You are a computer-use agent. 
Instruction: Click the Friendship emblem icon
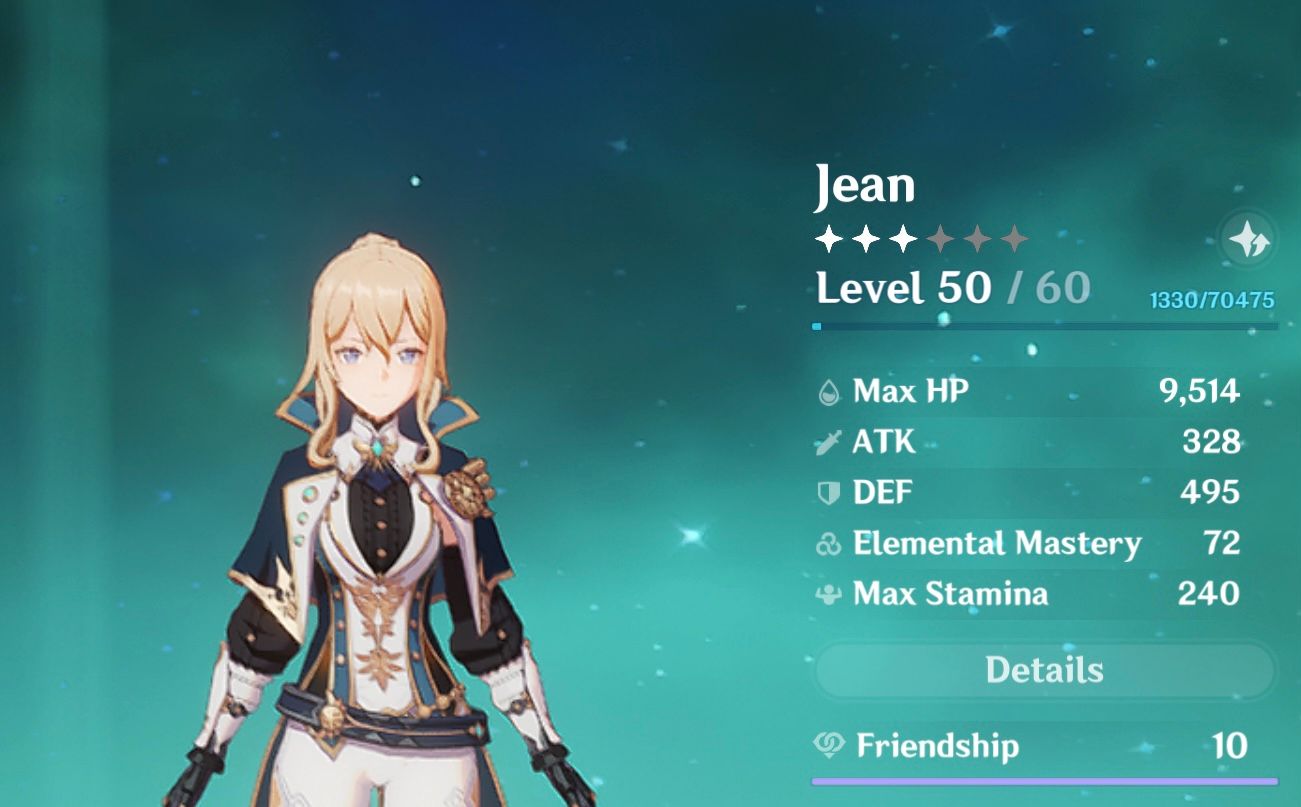827,746
